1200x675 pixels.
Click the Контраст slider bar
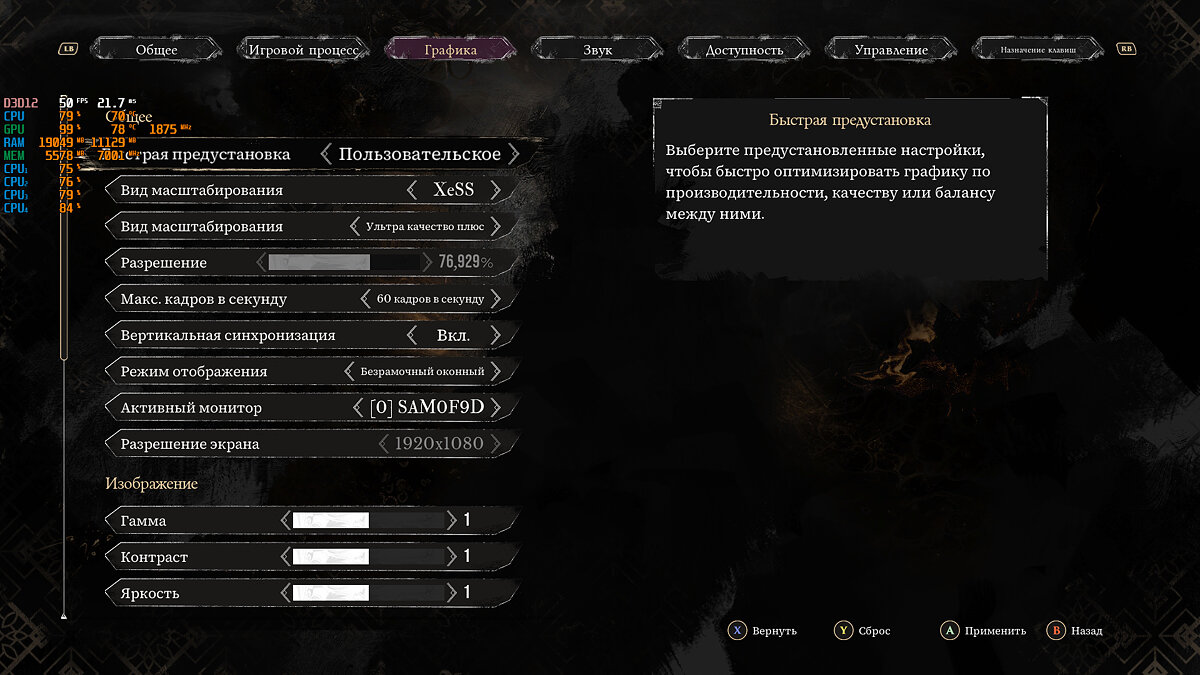pos(367,557)
